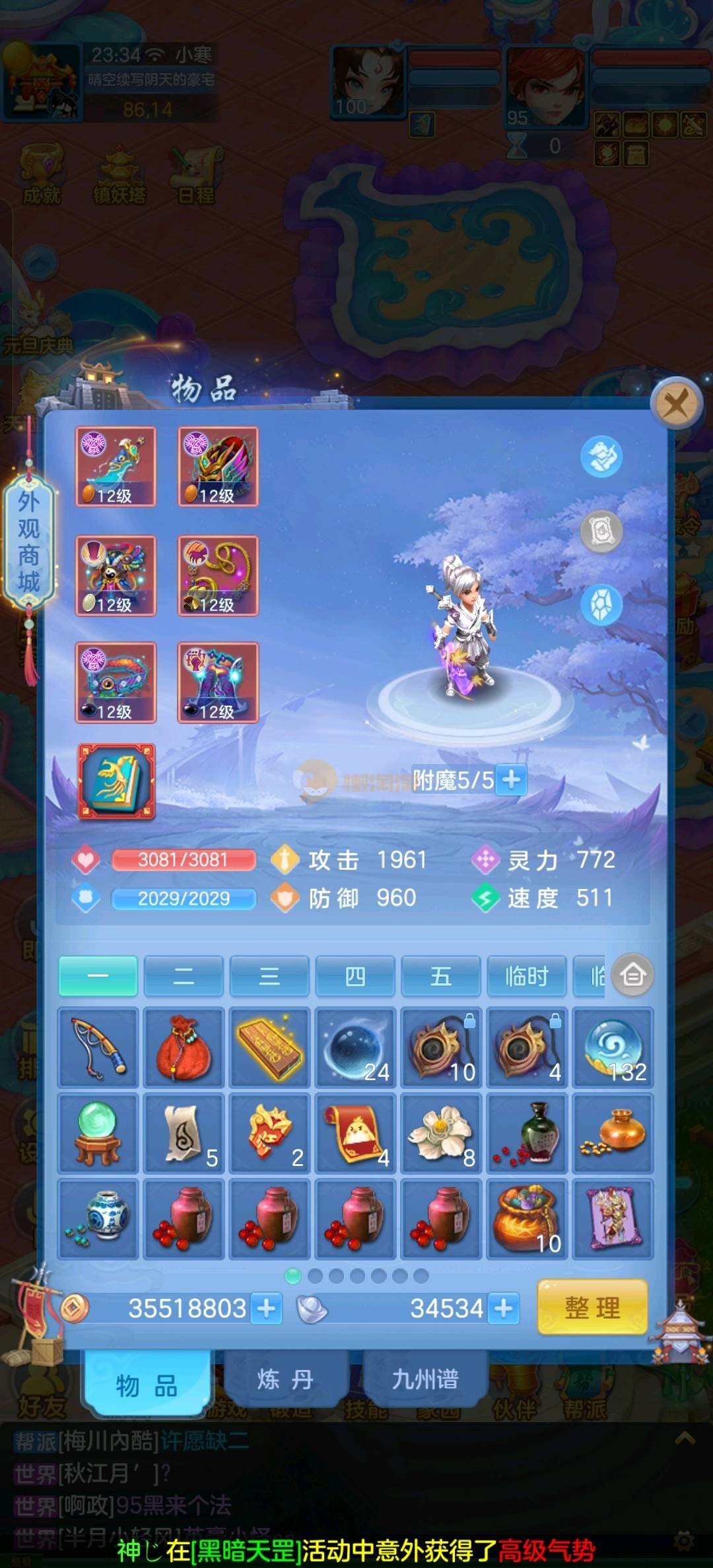The height and width of the screenshot is (1568, 713).
Task: Open bag page 四
Action: coord(355,975)
